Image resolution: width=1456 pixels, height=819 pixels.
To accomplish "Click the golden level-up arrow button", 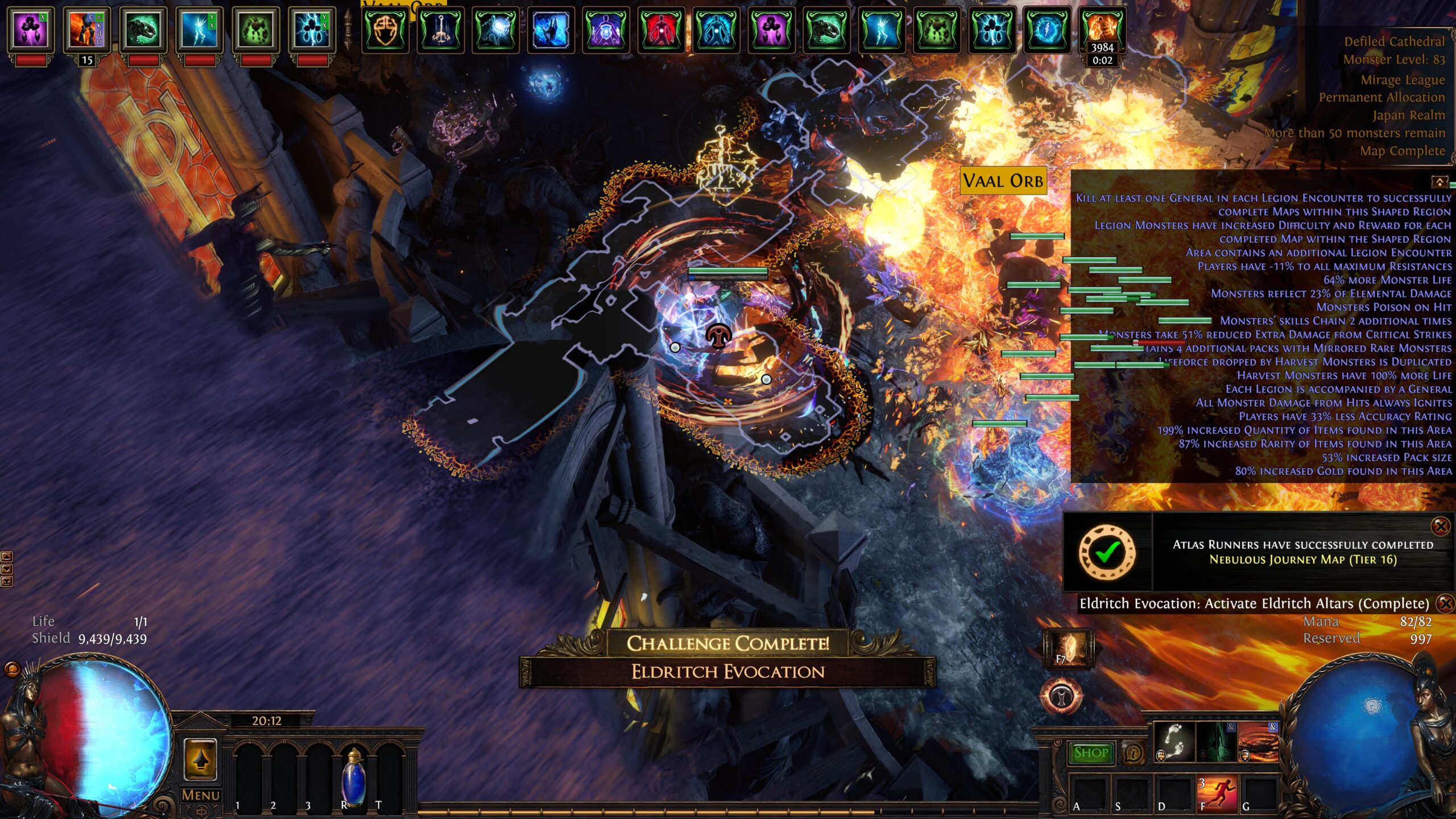I will [x=200, y=759].
